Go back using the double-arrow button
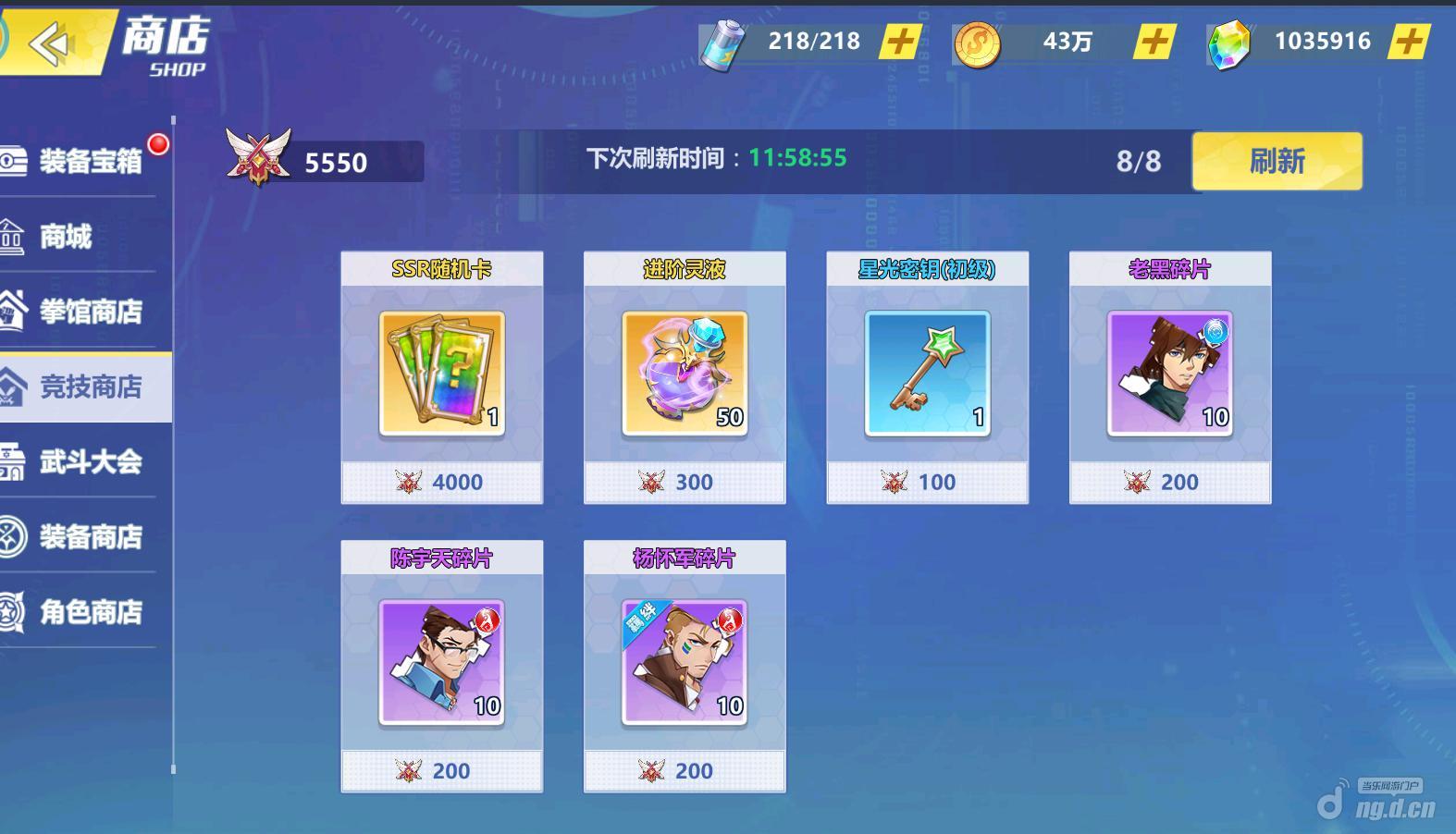 [50, 43]
